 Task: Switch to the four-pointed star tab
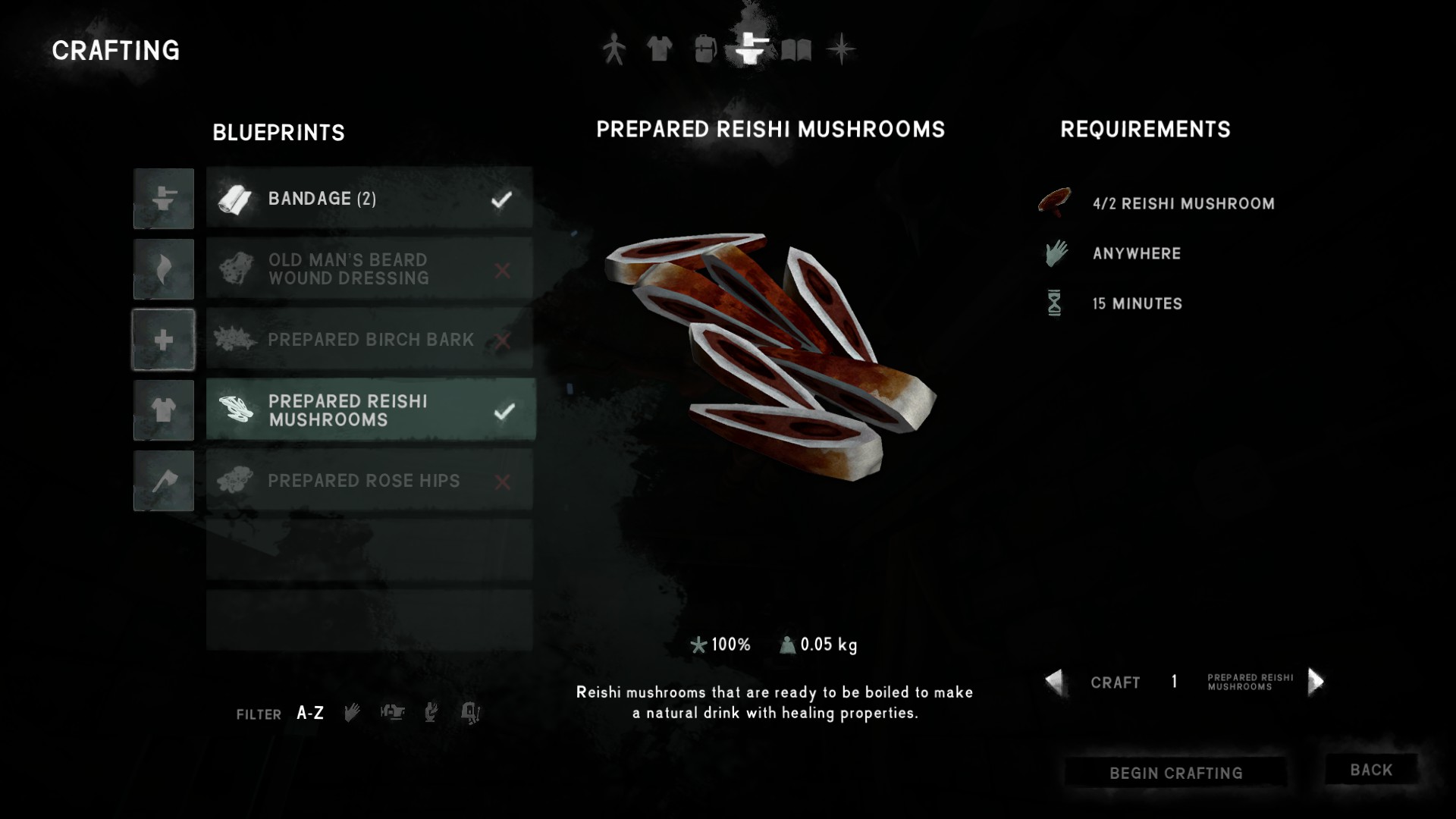point(841,50)
